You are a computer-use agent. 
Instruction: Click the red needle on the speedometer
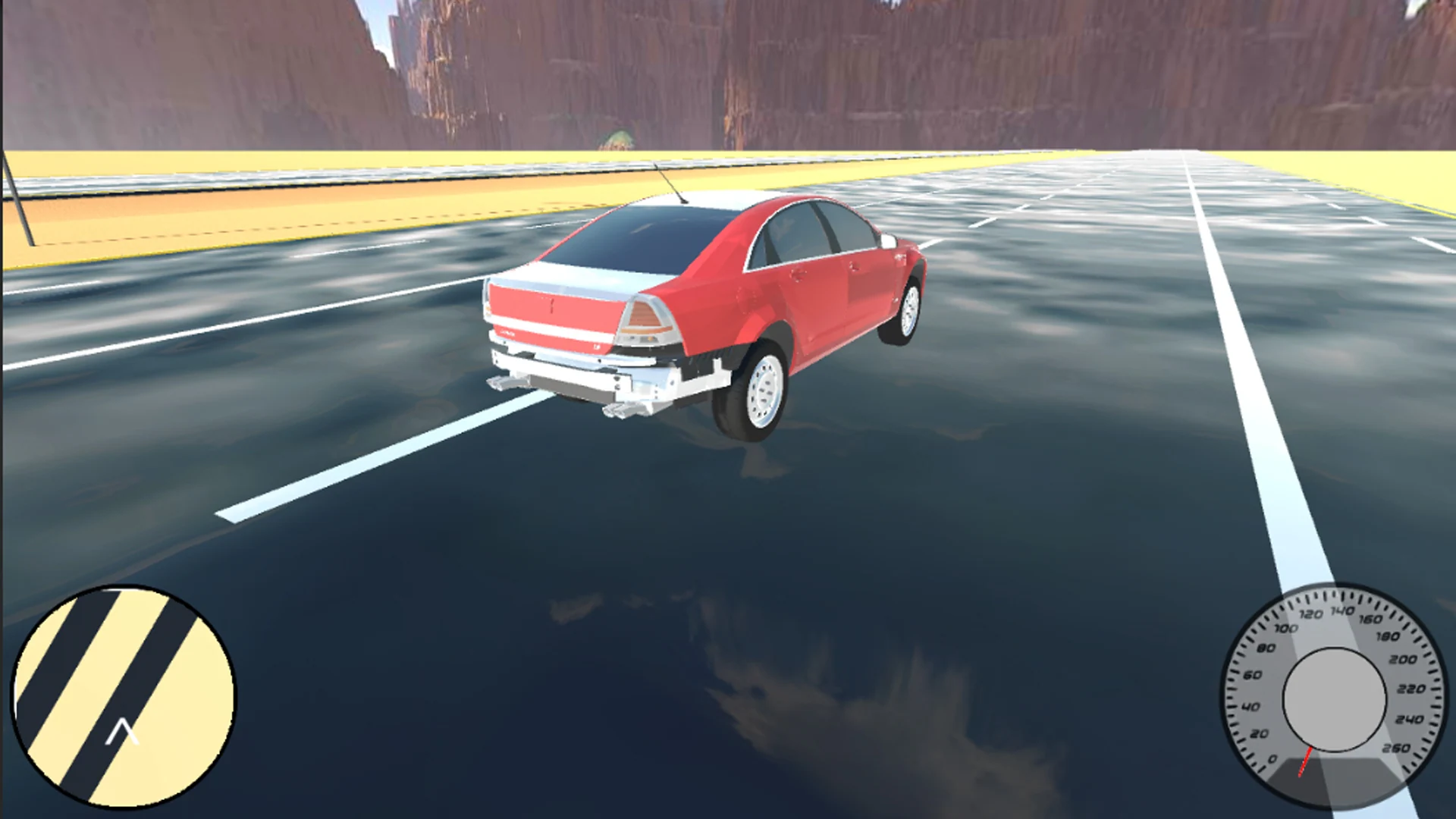(x=1306, y=762)
